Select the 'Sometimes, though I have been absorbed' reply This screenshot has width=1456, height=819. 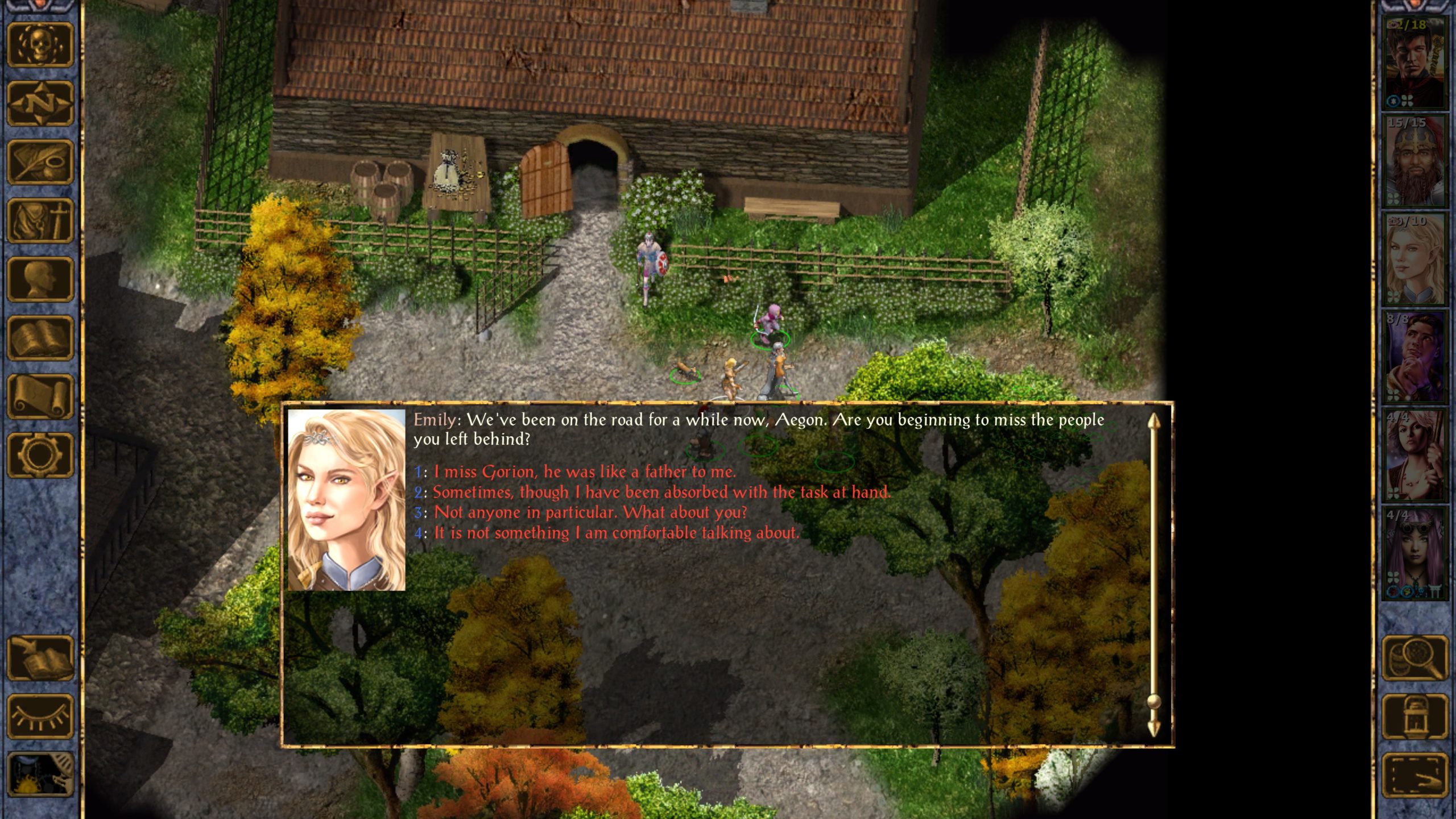coord(661,492)
